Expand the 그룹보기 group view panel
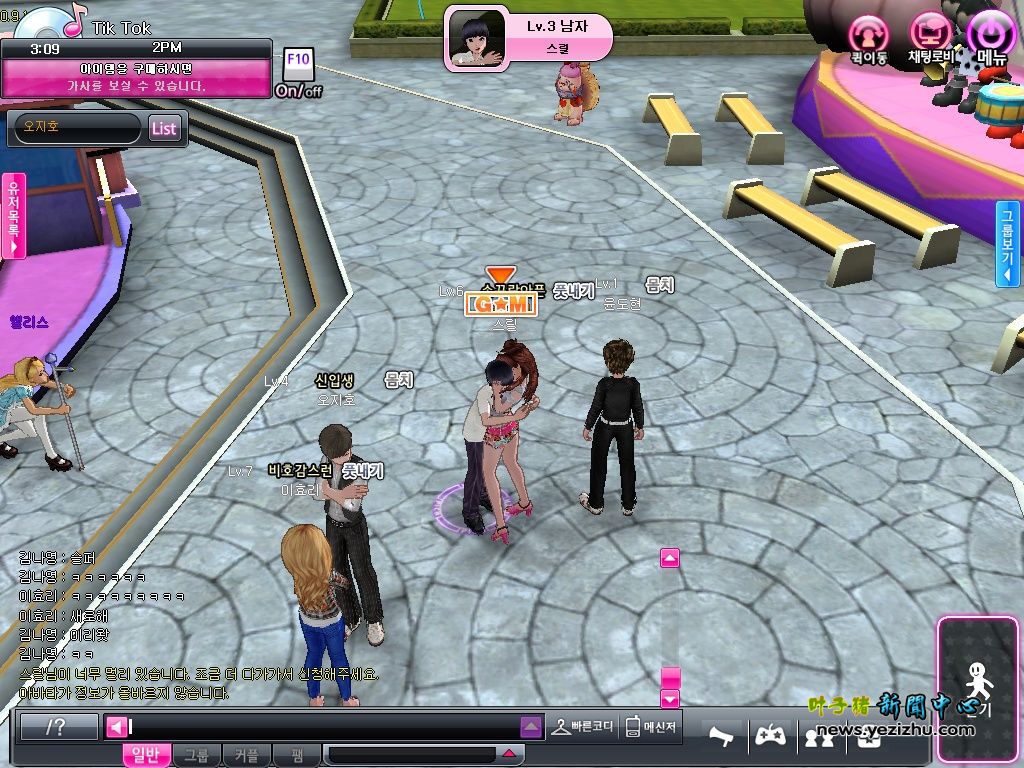Image resolution: width=1024 pixels, height=768 pixels. pyautogui.click(x=1009, y=243)
